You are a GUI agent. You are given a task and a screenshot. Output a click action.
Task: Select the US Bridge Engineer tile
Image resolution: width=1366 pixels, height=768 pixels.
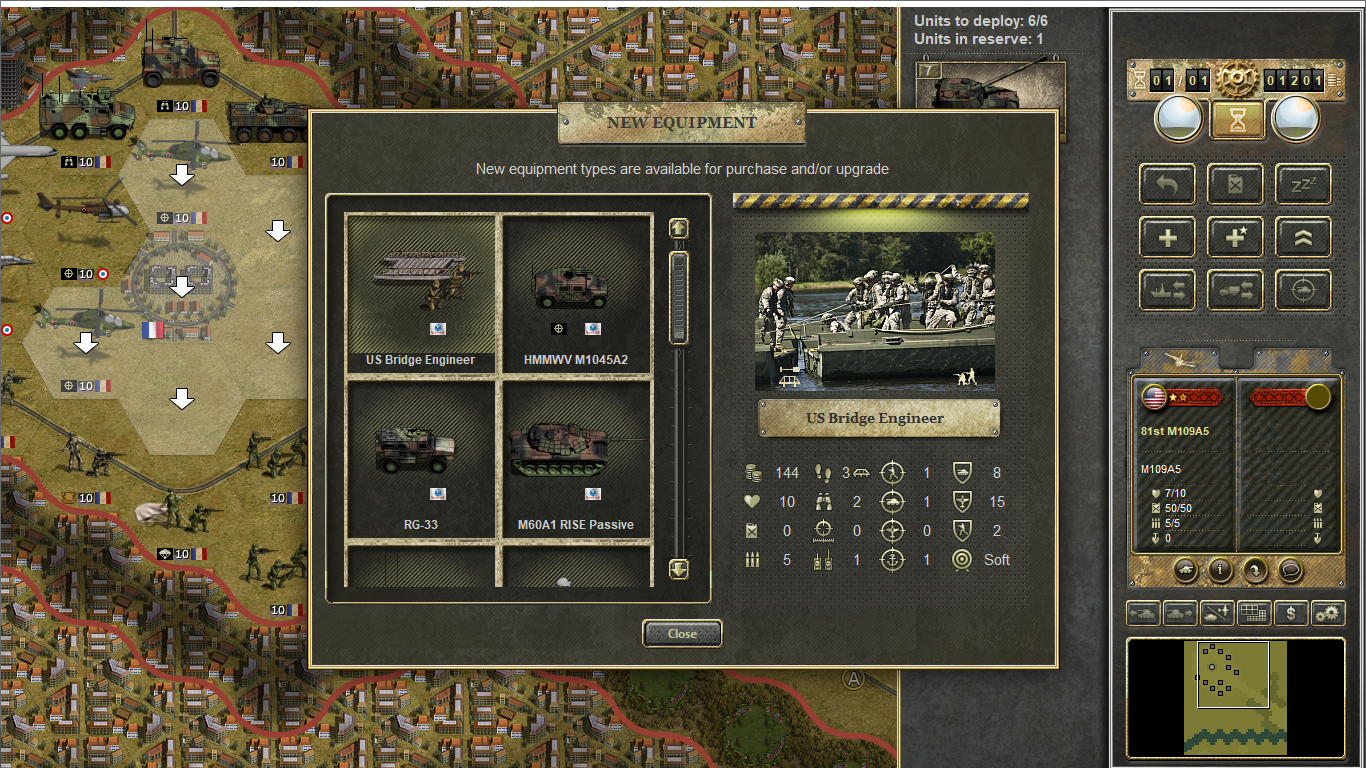coord(421,293)
